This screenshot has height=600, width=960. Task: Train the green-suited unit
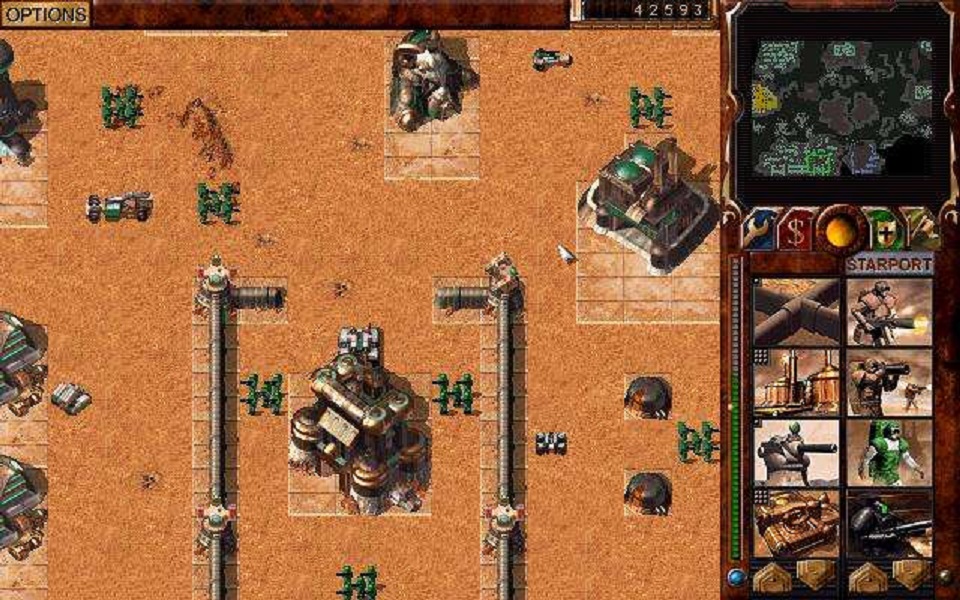889,452
